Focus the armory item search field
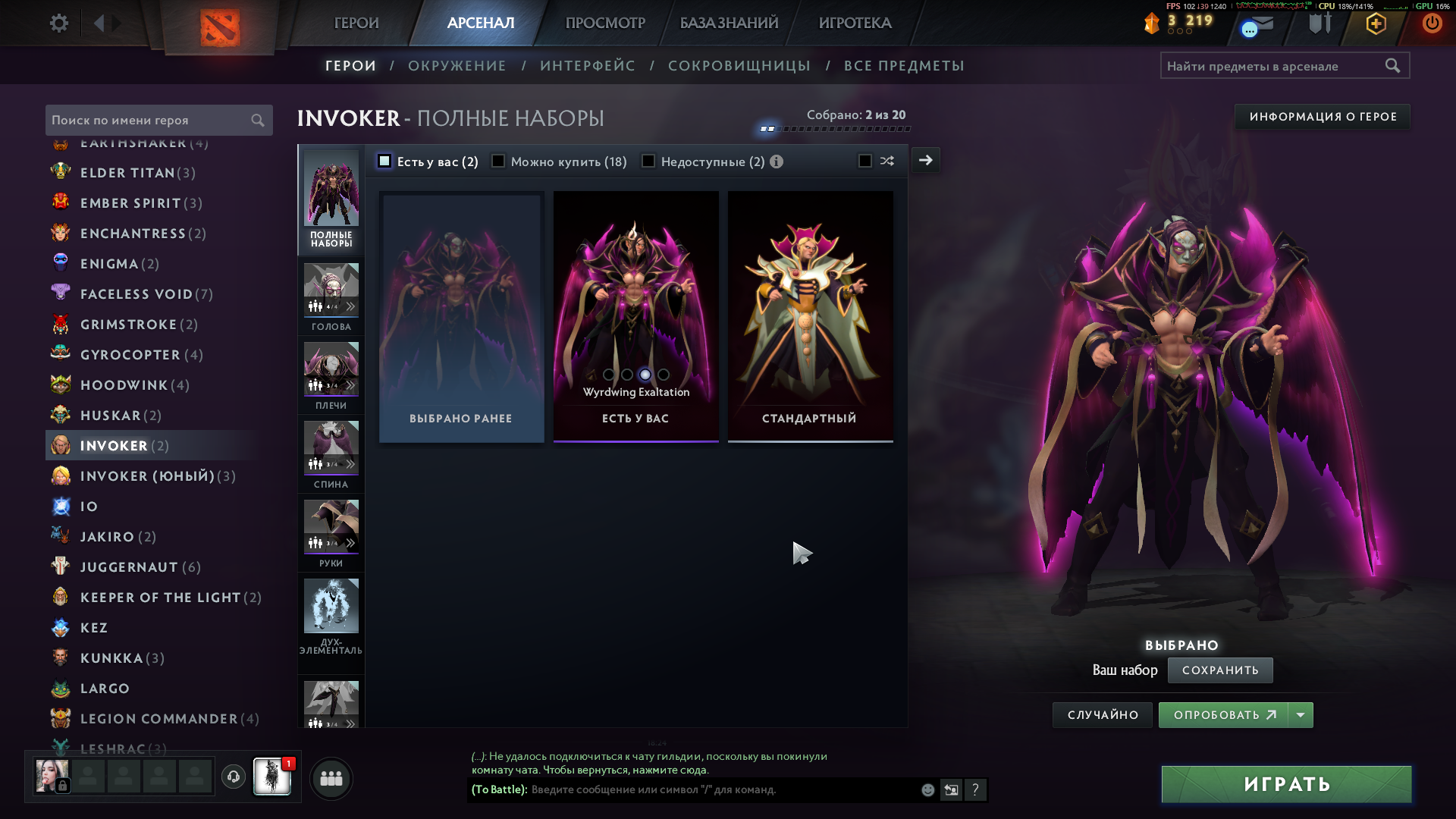The height and width of the screenshot is (819, 1456). tap(1274, 66)
